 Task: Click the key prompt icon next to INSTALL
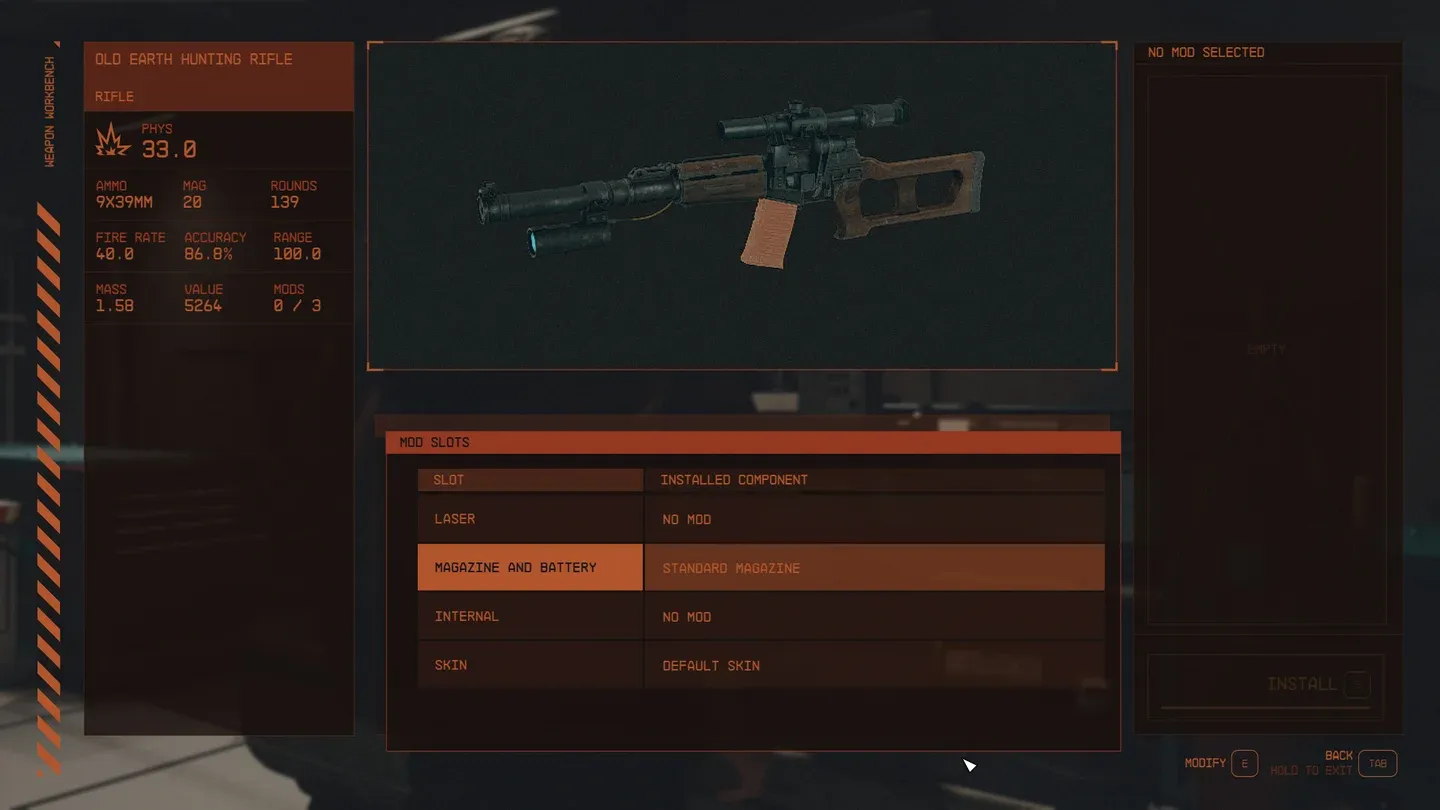click(x=1357, y=684)
